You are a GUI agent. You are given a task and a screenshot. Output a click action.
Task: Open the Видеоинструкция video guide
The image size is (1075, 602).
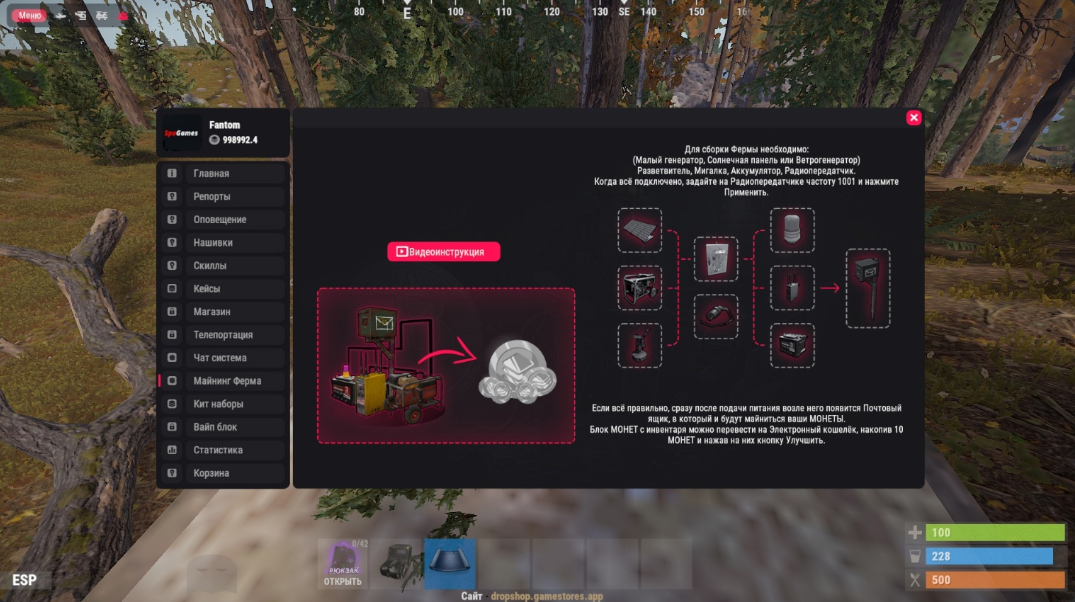tap(443, 252)
